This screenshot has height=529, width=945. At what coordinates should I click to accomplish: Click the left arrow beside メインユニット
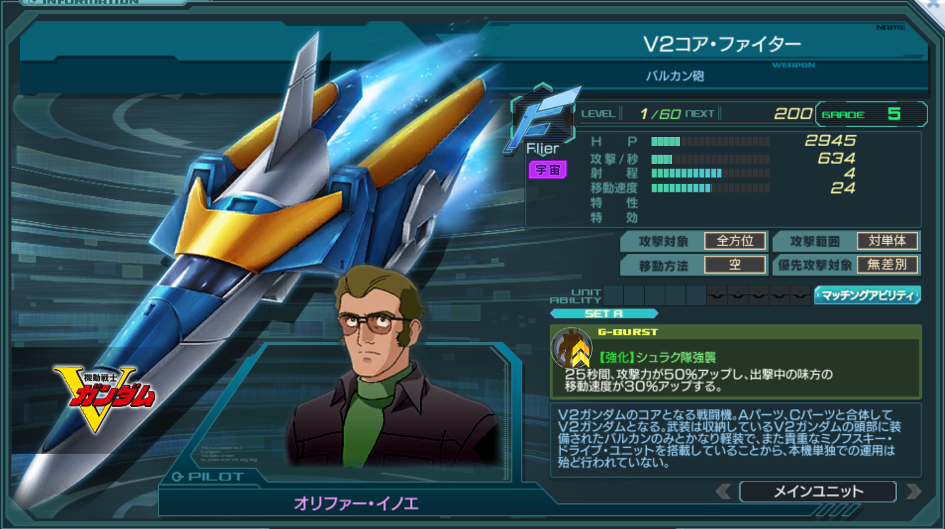coord(724,491)
